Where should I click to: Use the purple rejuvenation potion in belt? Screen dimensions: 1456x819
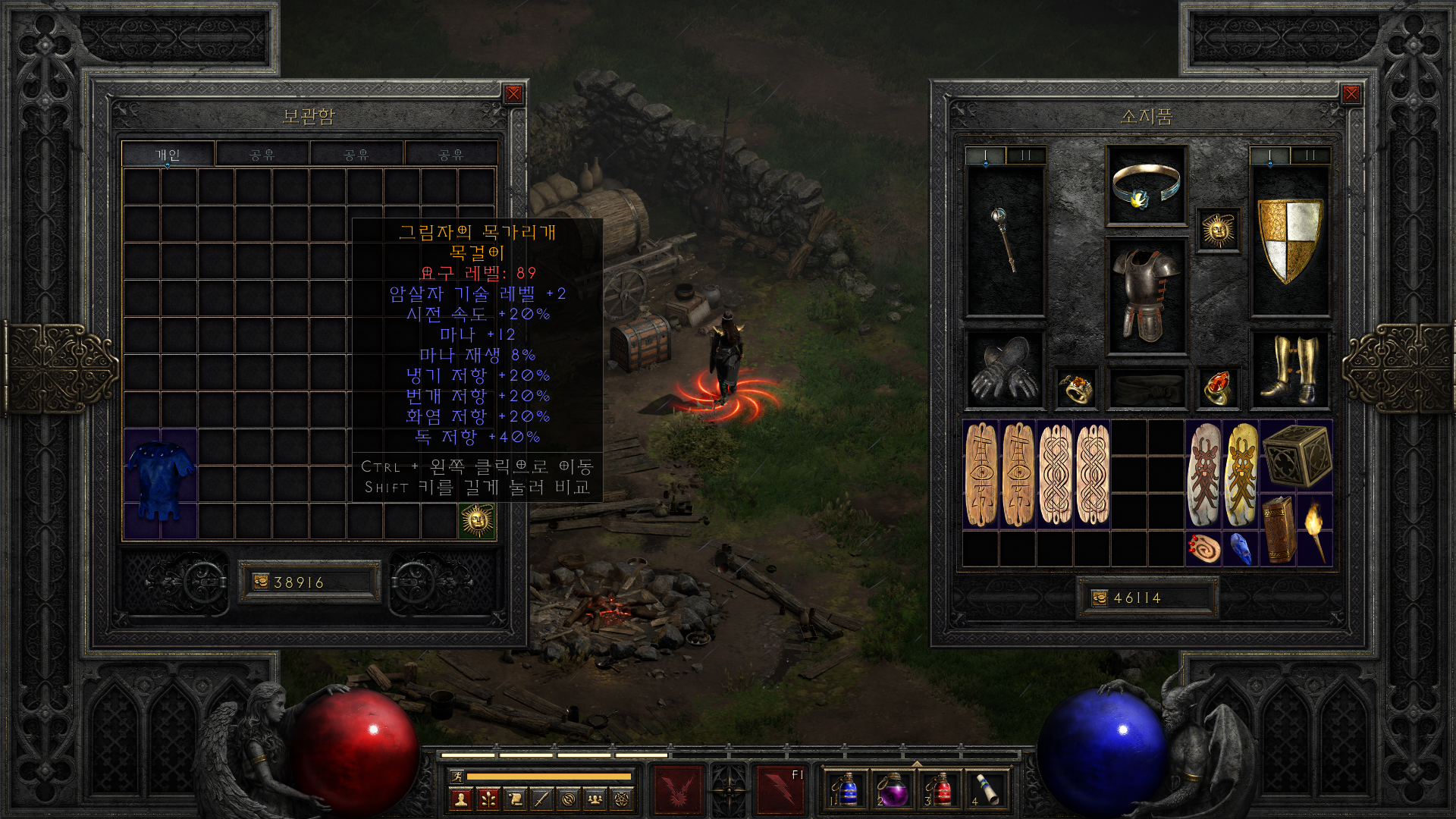892,789
